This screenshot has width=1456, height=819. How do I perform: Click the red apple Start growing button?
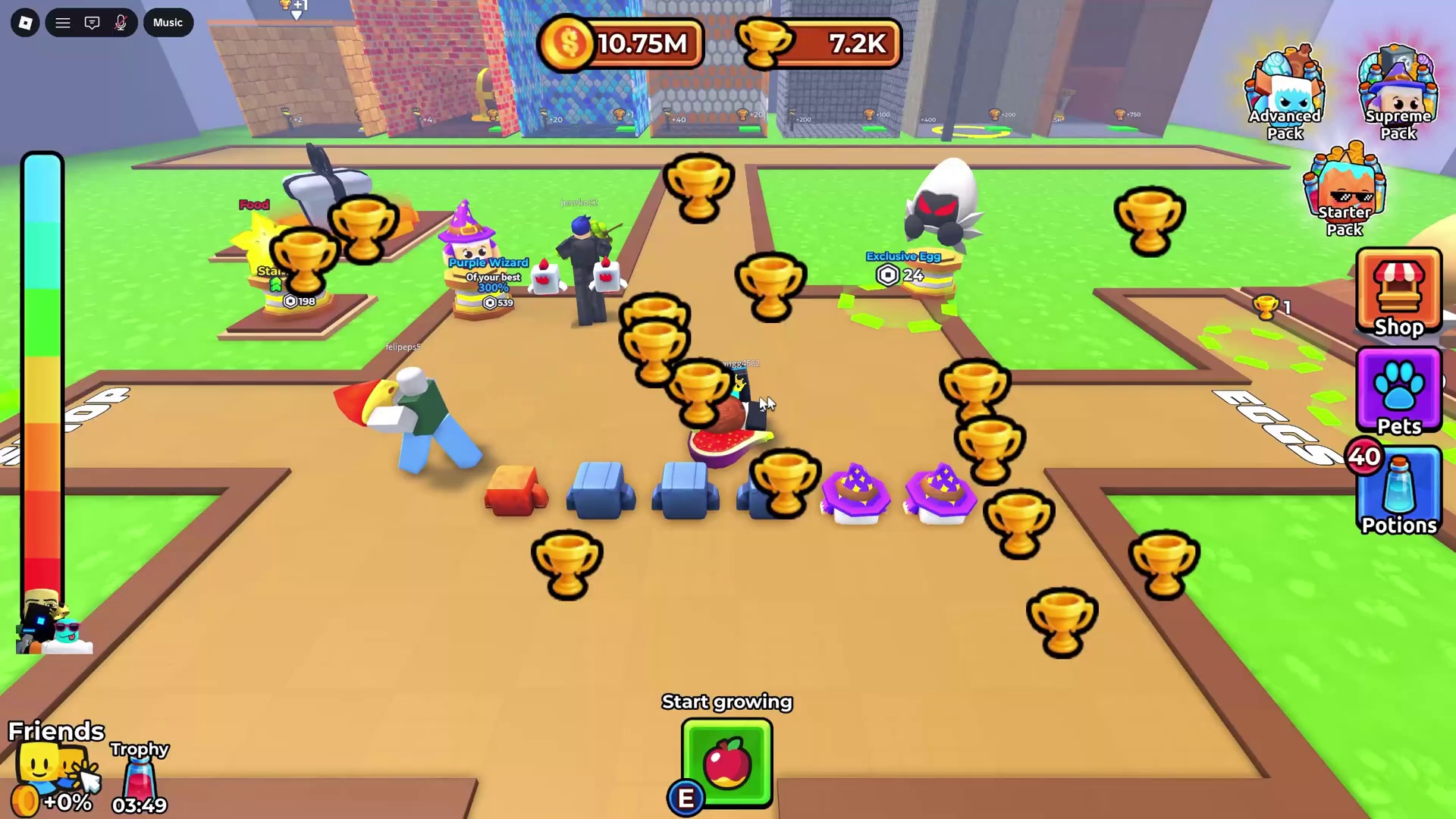pos(727,762)
